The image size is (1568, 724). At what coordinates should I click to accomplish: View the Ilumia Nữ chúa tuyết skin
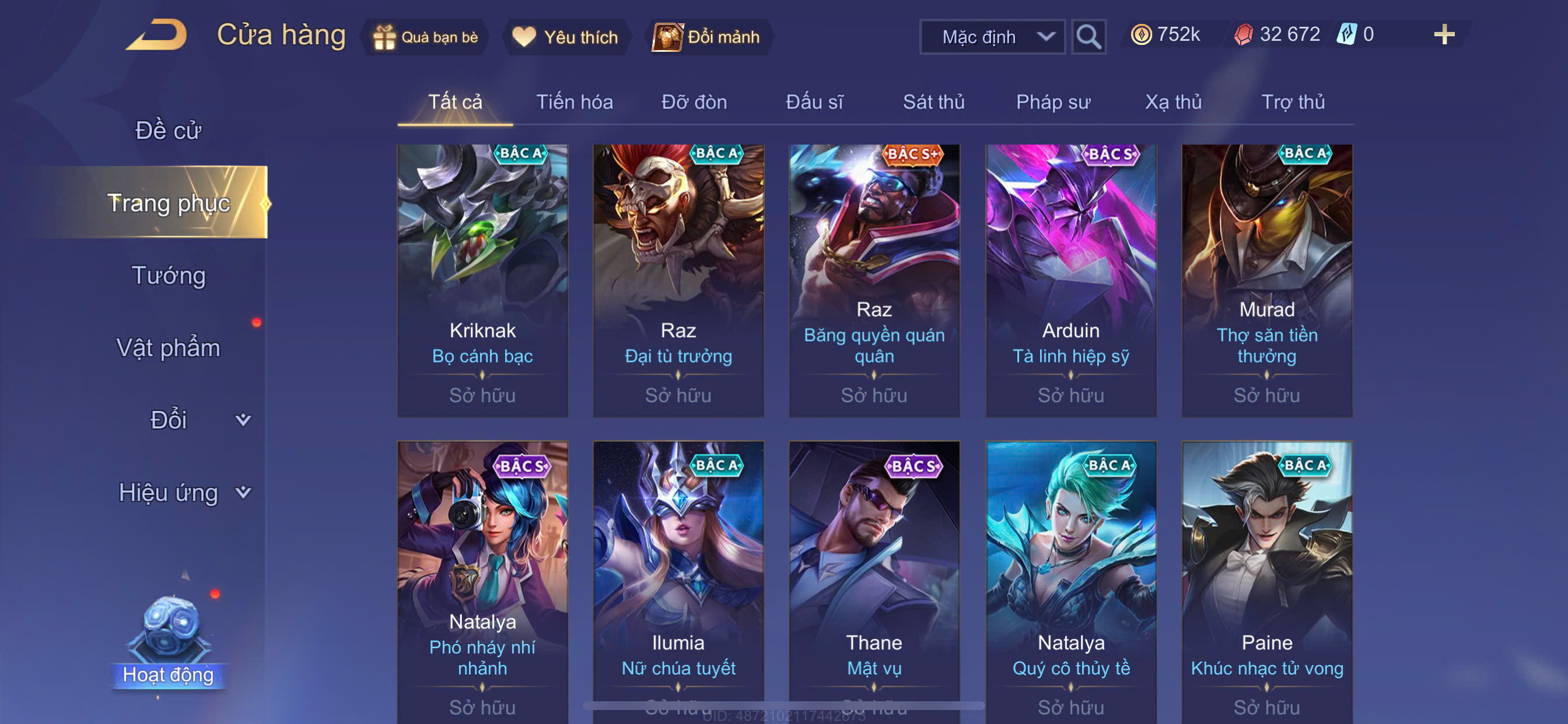tap(678, 578)
